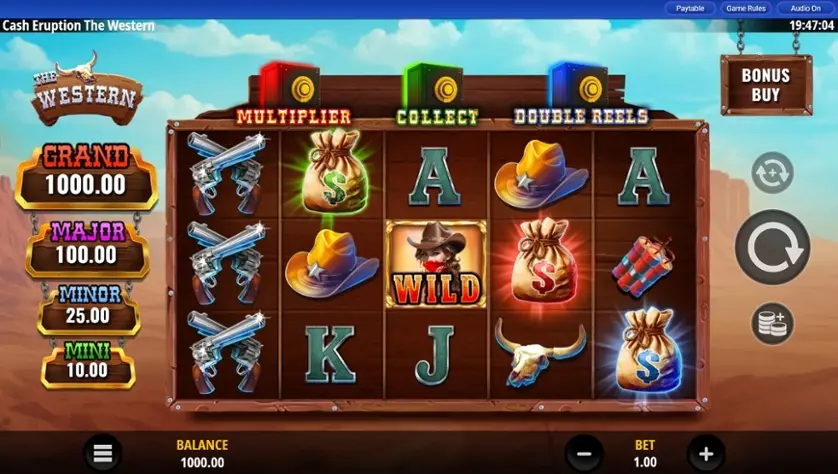Image resolution: width=838 pixels, height=474 pixels.
Task: Increase the bet with the plus button
Action: point(705,453)
